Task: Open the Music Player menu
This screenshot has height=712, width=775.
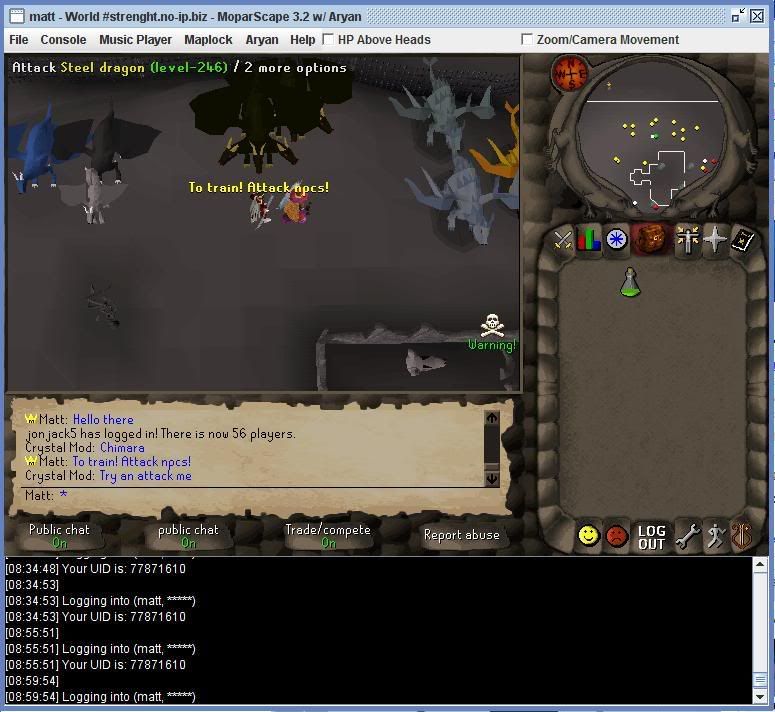Action: [135, 40]
